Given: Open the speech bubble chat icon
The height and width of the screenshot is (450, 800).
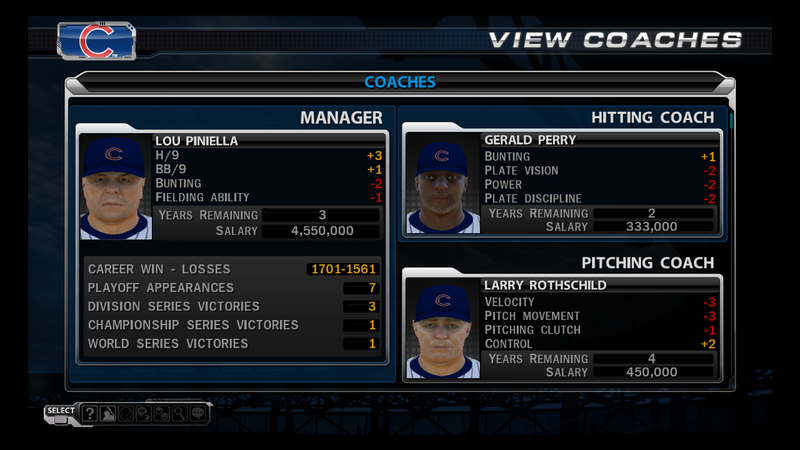Looking at the screenshot, I should pos(197,413).
